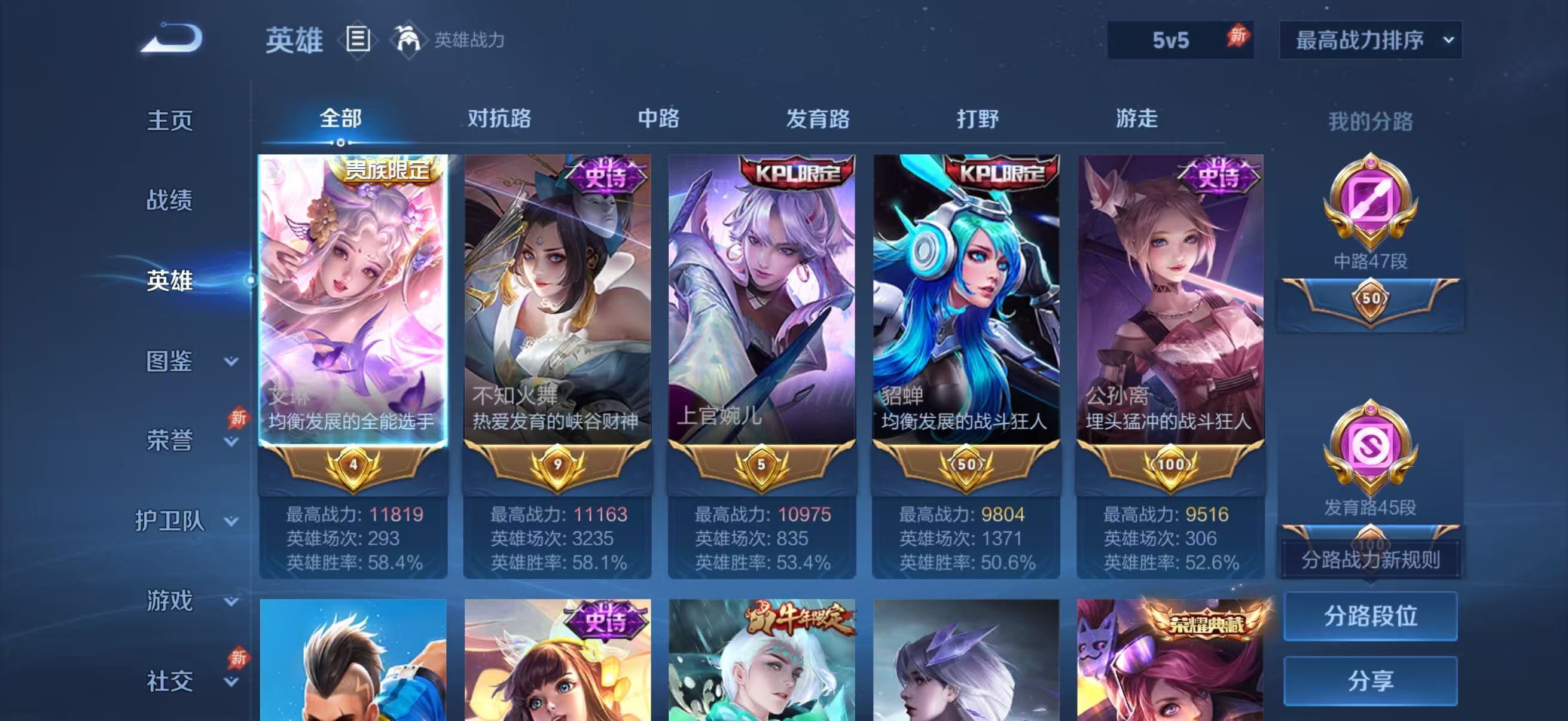Image resolution: width=1568 pixels, height=721 pixels.
Task: Open the hero list icon beside 英雄 title
Action: click(359, 41)
